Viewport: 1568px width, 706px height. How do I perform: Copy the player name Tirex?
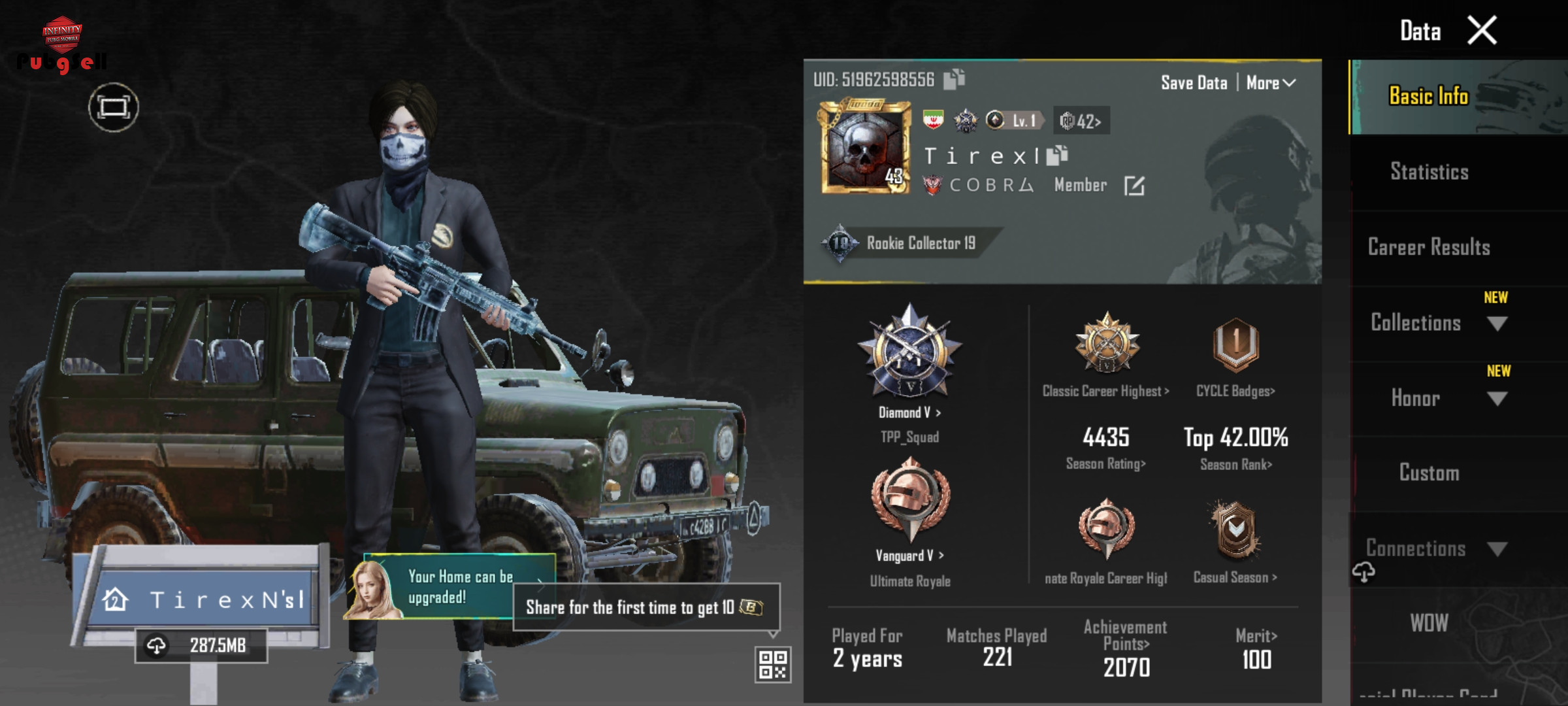click(x=1056, y=156)
